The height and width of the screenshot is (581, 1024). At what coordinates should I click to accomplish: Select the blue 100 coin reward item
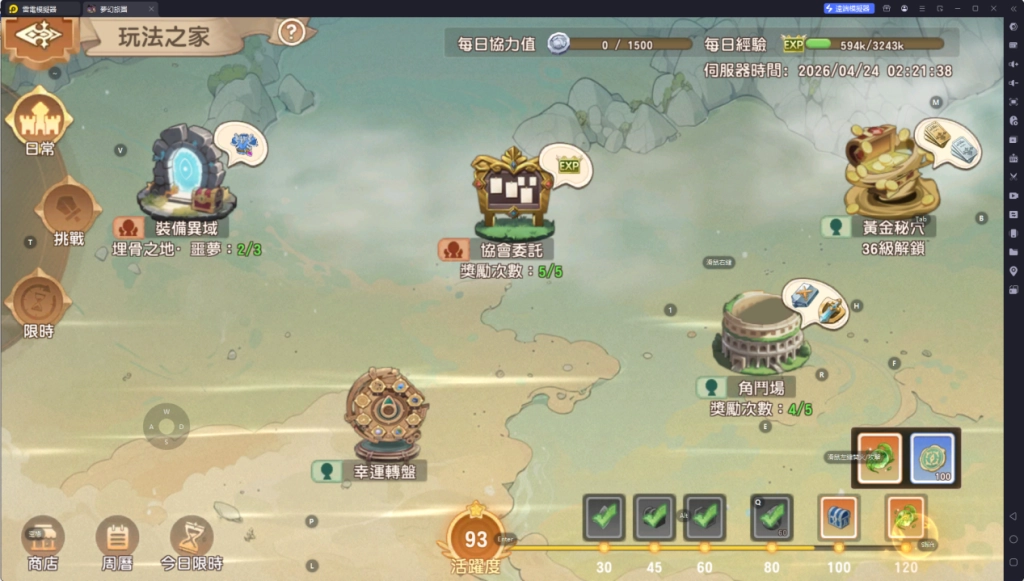(x=932, y=457)
